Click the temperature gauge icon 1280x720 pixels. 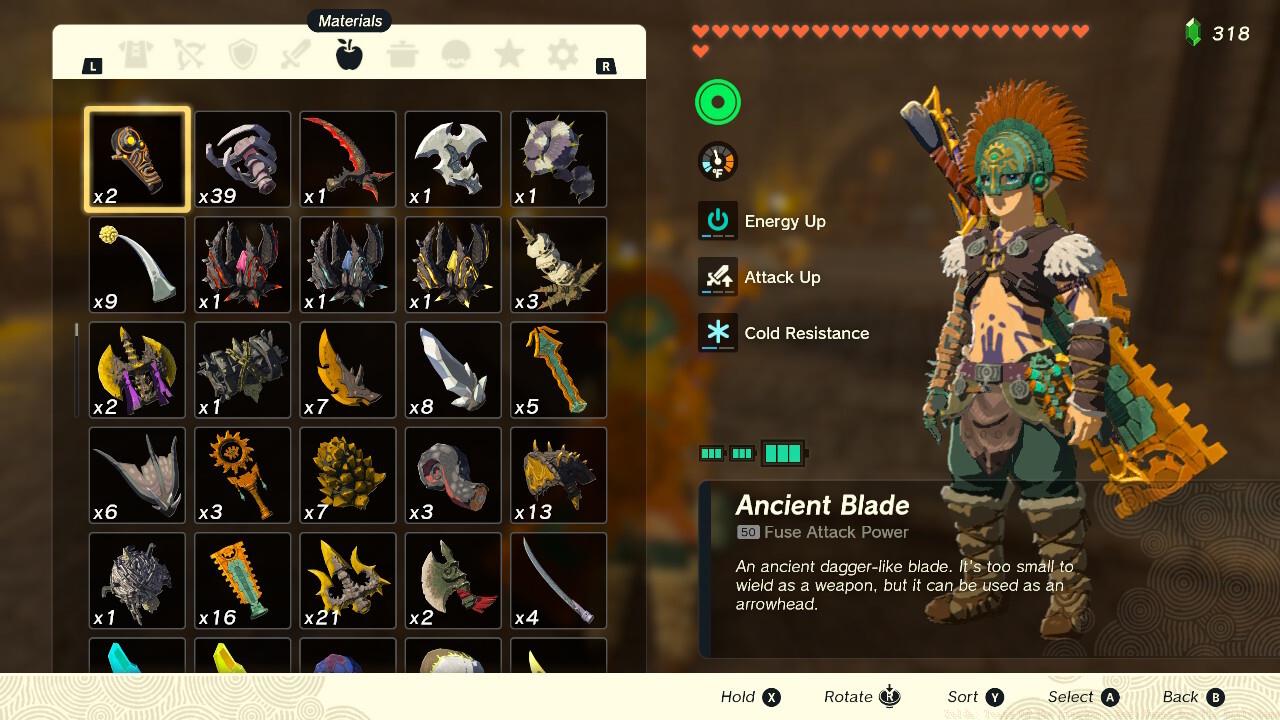click(x=716, y=160)
